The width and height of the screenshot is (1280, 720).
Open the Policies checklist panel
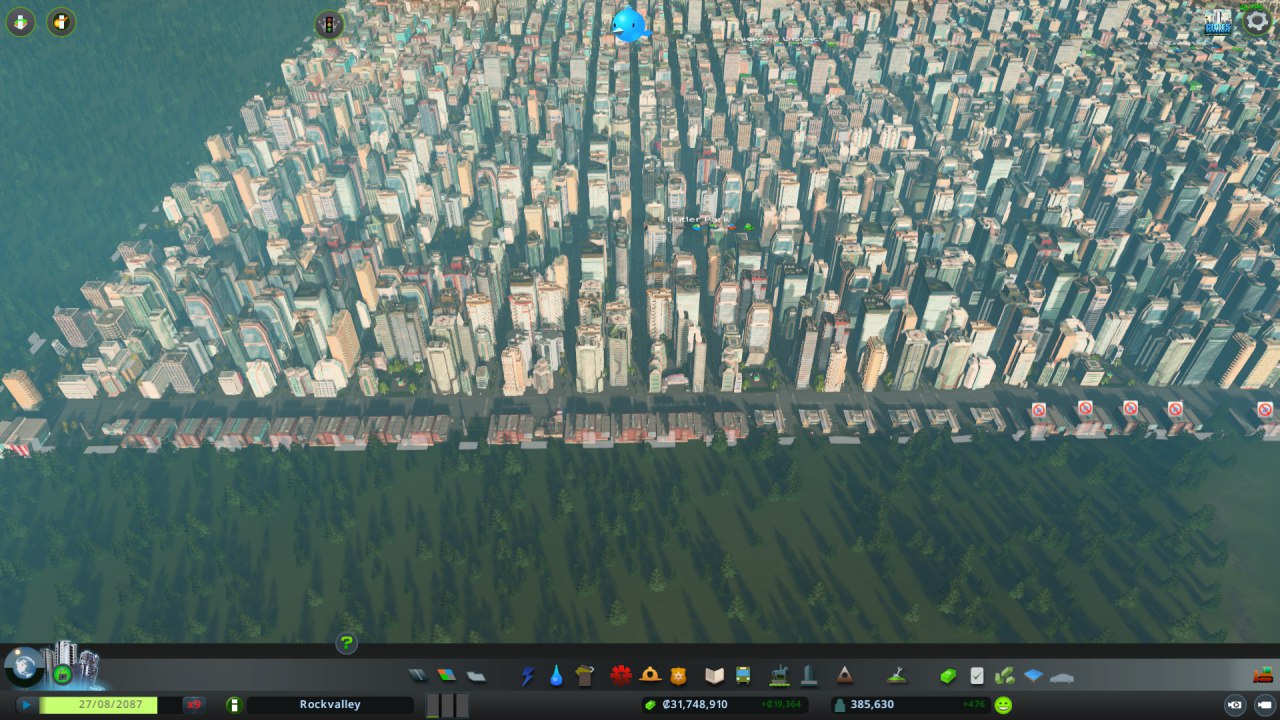[977, 676]
